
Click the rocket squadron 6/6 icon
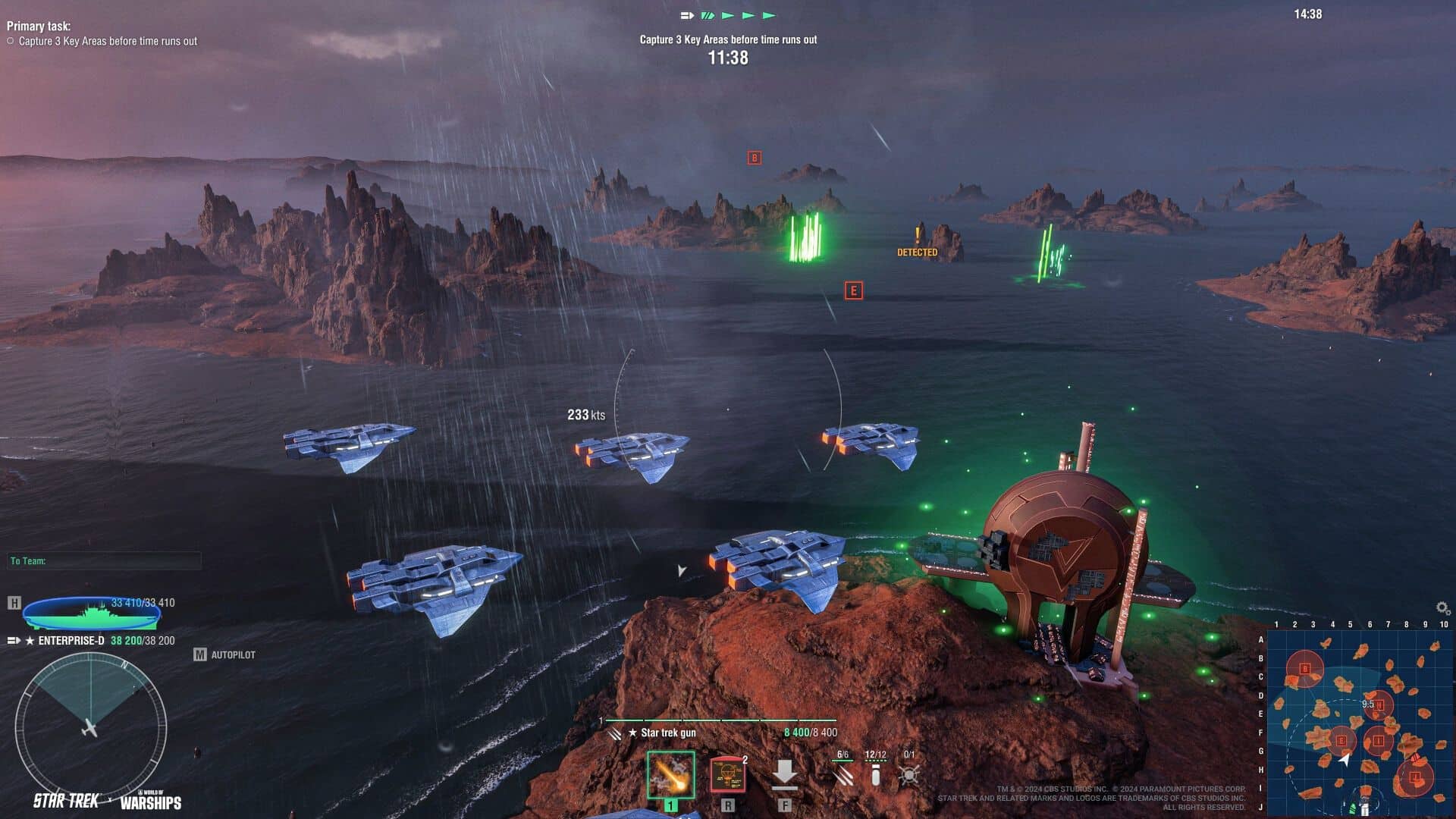coord(843,773)
